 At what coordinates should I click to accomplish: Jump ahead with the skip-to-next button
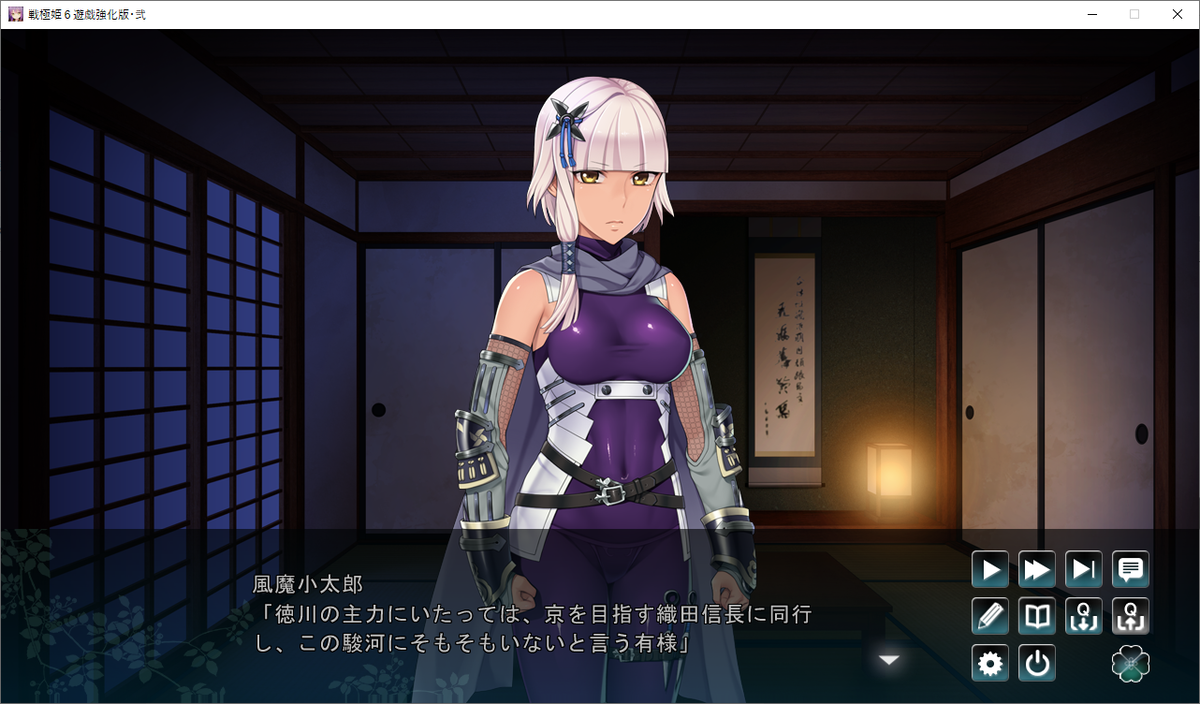click(1084, 570)
